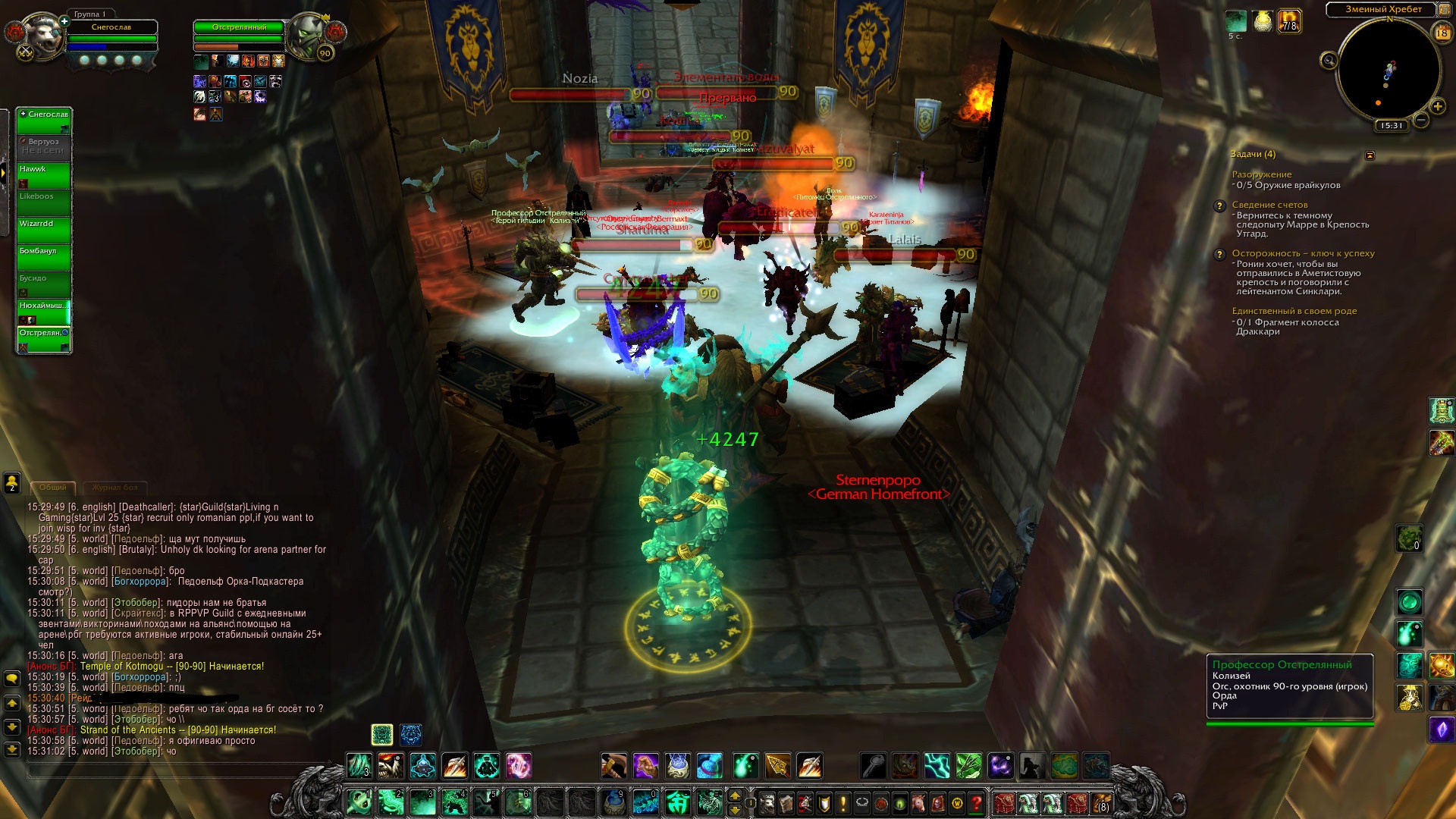
Task: Click the Бомбанул raid member frame
Action: 44,257
